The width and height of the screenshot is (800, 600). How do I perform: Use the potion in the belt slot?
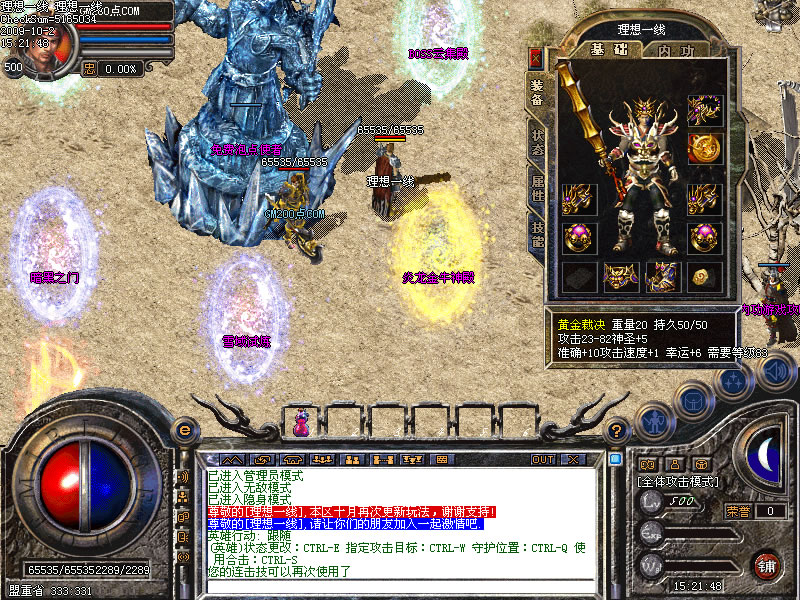[301, 423]
